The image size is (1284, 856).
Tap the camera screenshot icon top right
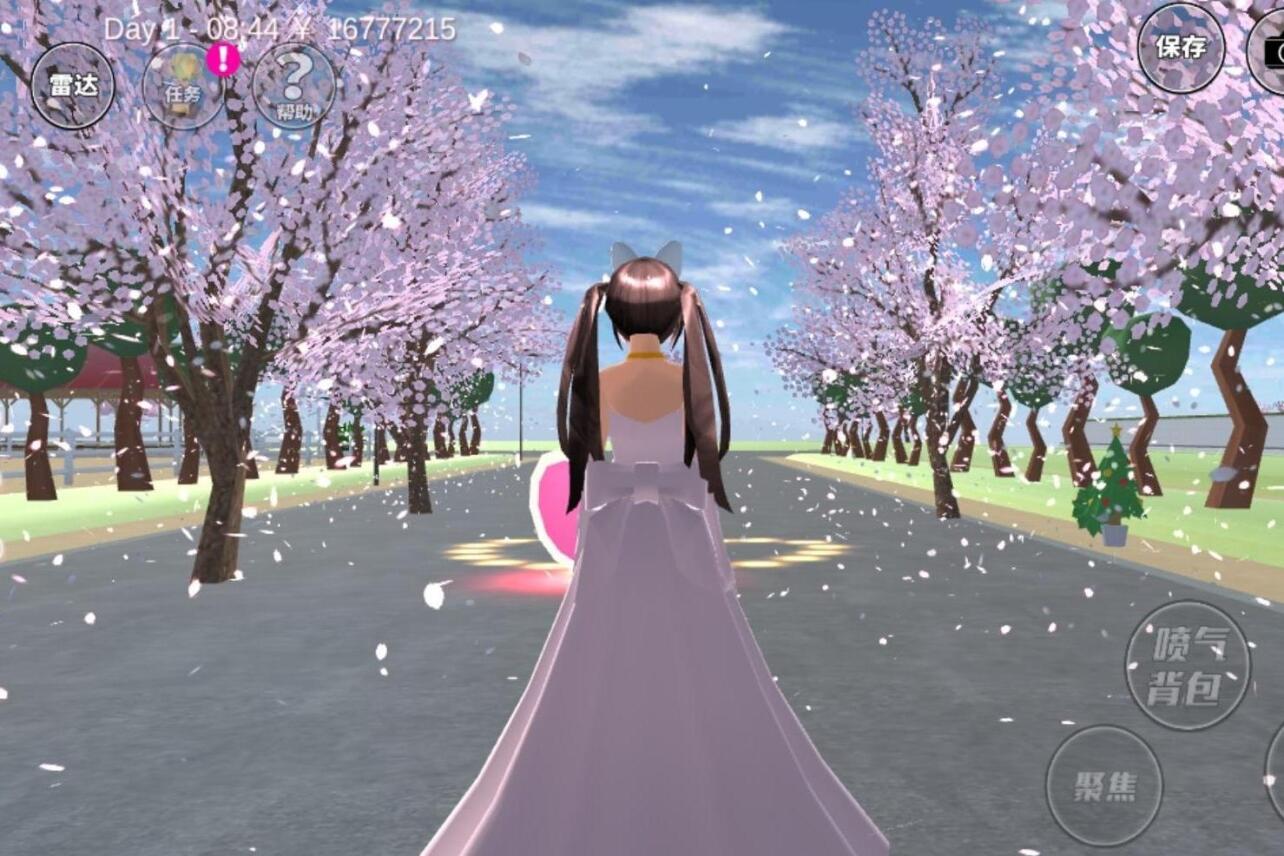(1275, 48)
